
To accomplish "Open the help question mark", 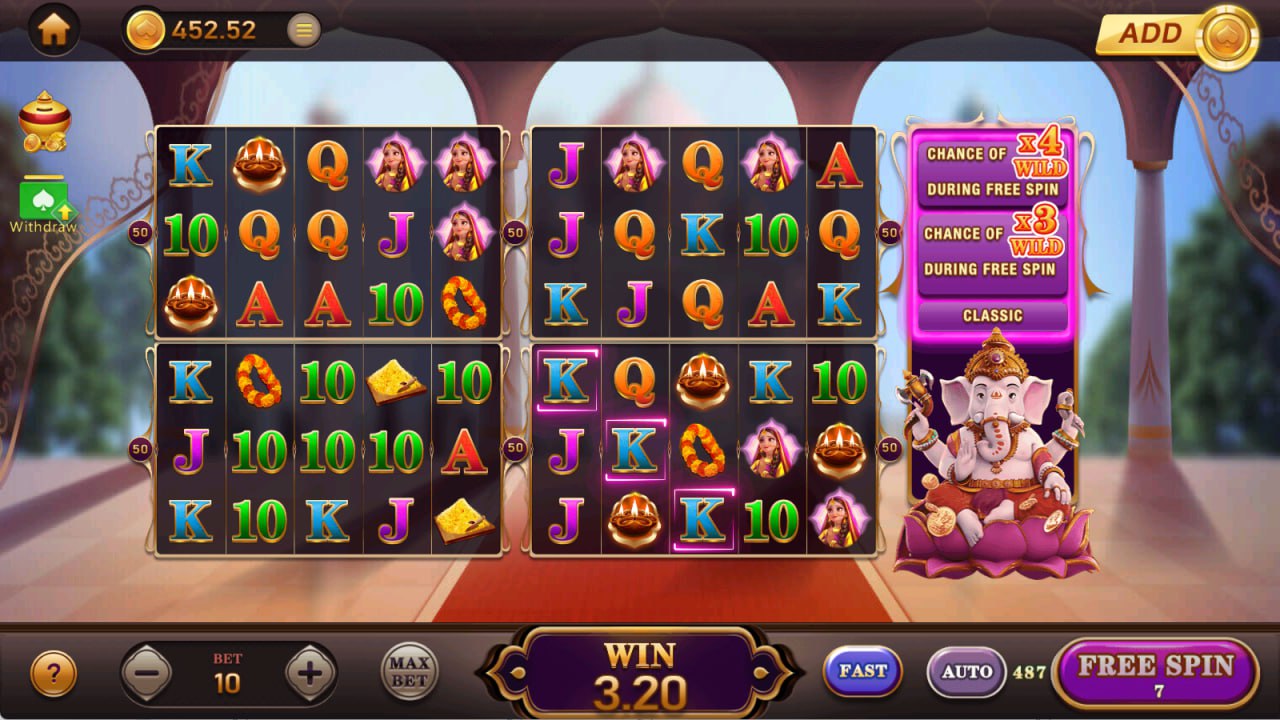I will tap(53, 675).
